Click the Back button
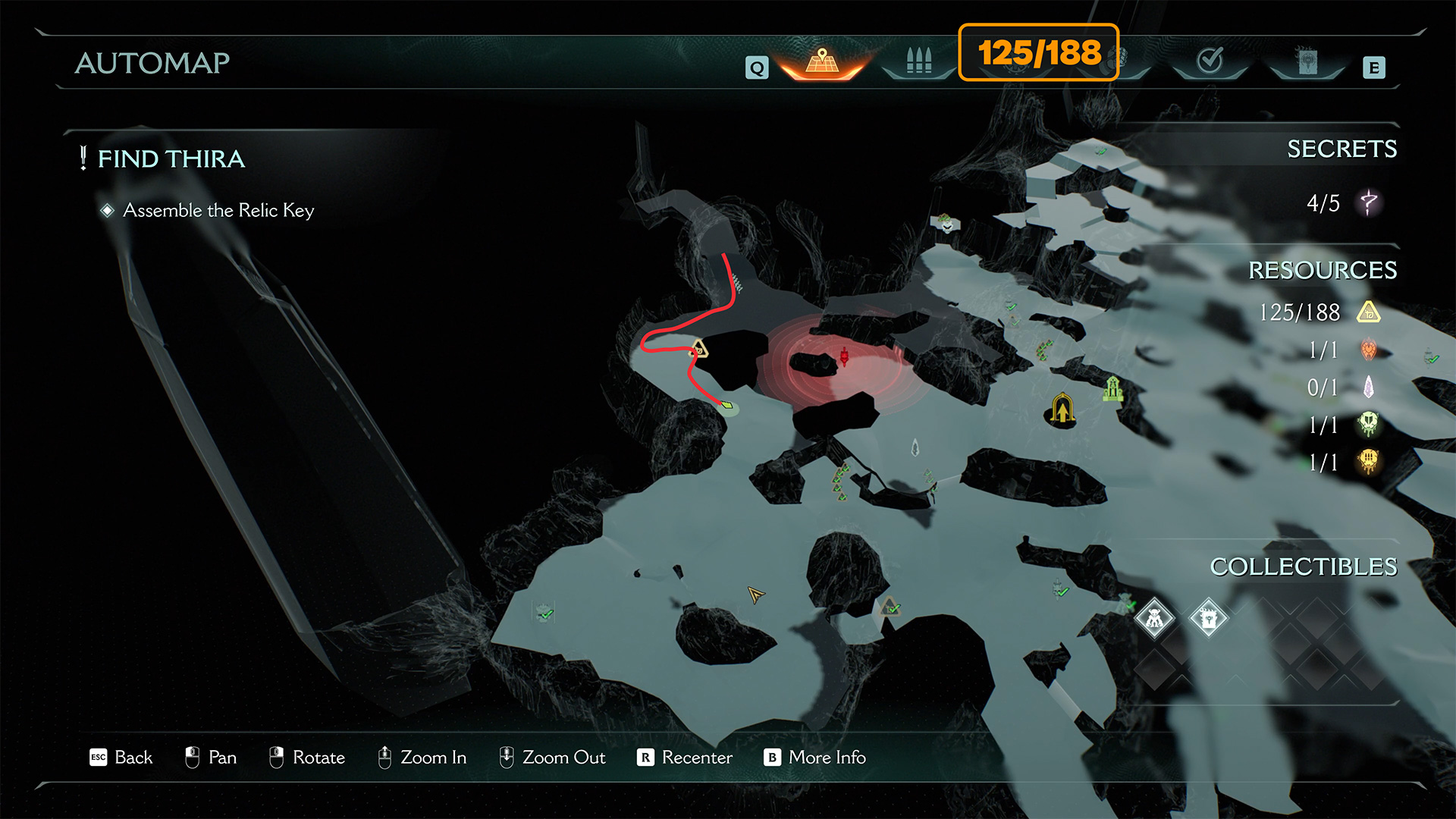 coord(121,758)
